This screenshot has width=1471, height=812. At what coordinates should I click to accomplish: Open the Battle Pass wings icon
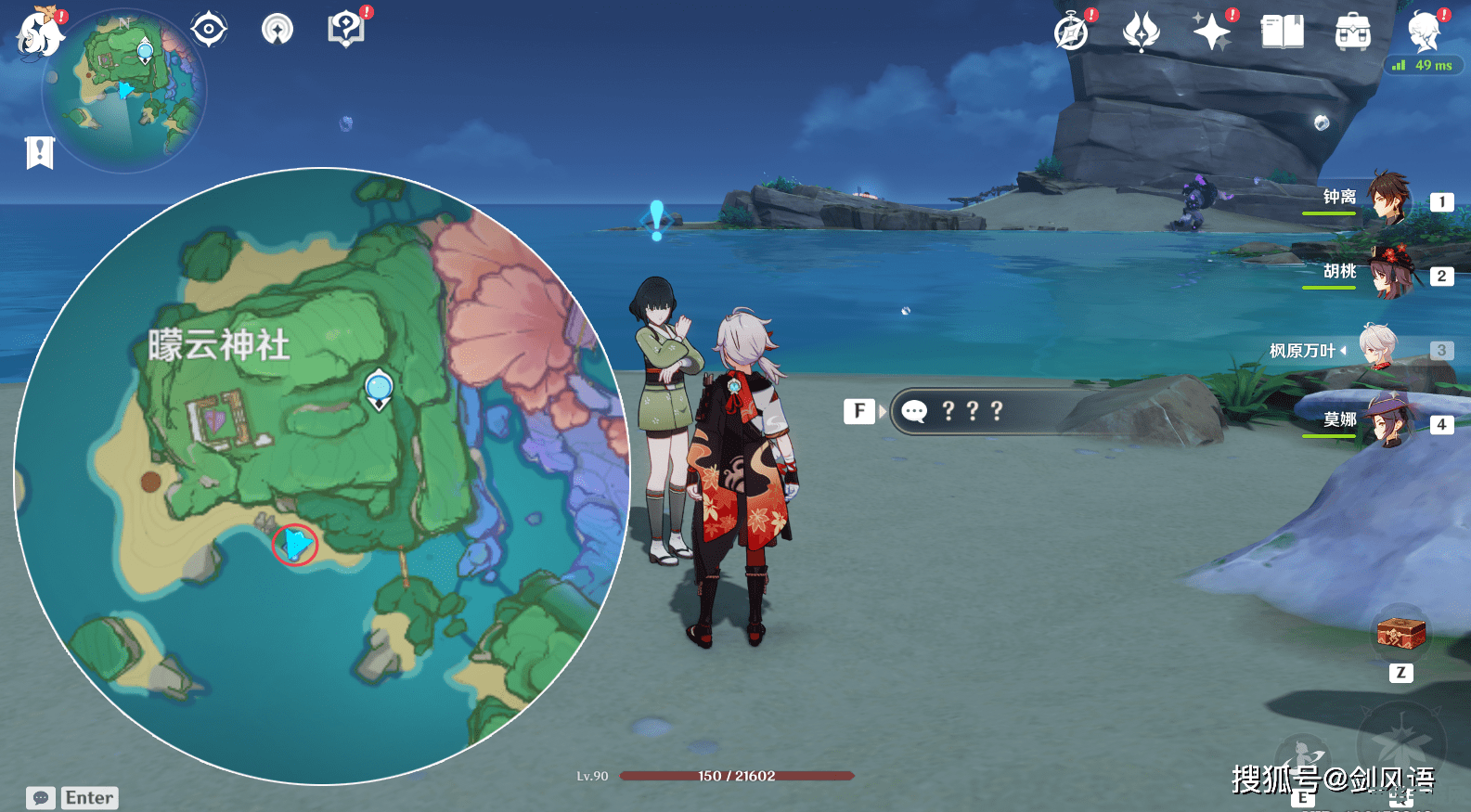click(x=1141, y=32)
